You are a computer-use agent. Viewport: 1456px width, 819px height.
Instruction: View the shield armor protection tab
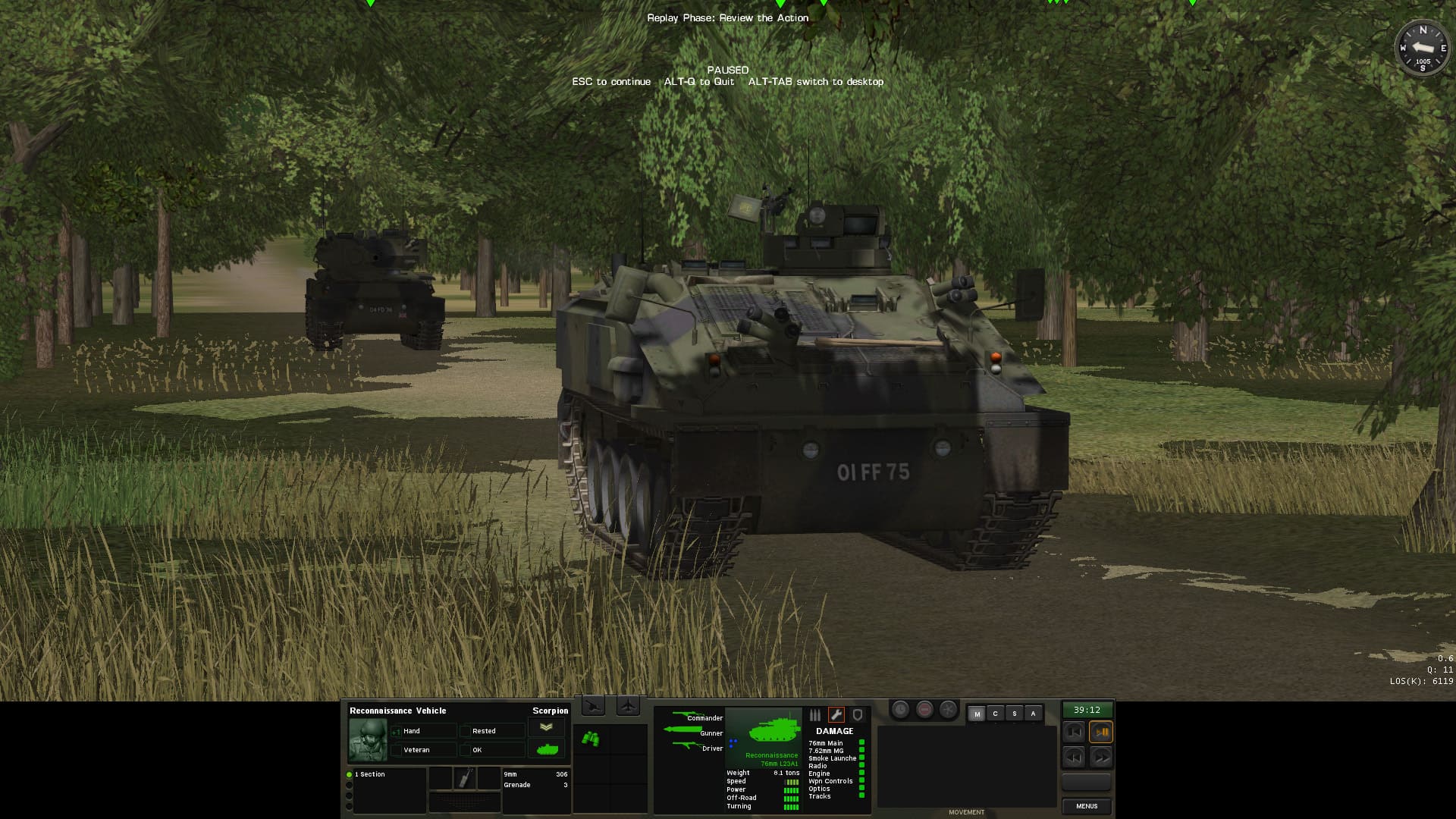coord(858,715)
